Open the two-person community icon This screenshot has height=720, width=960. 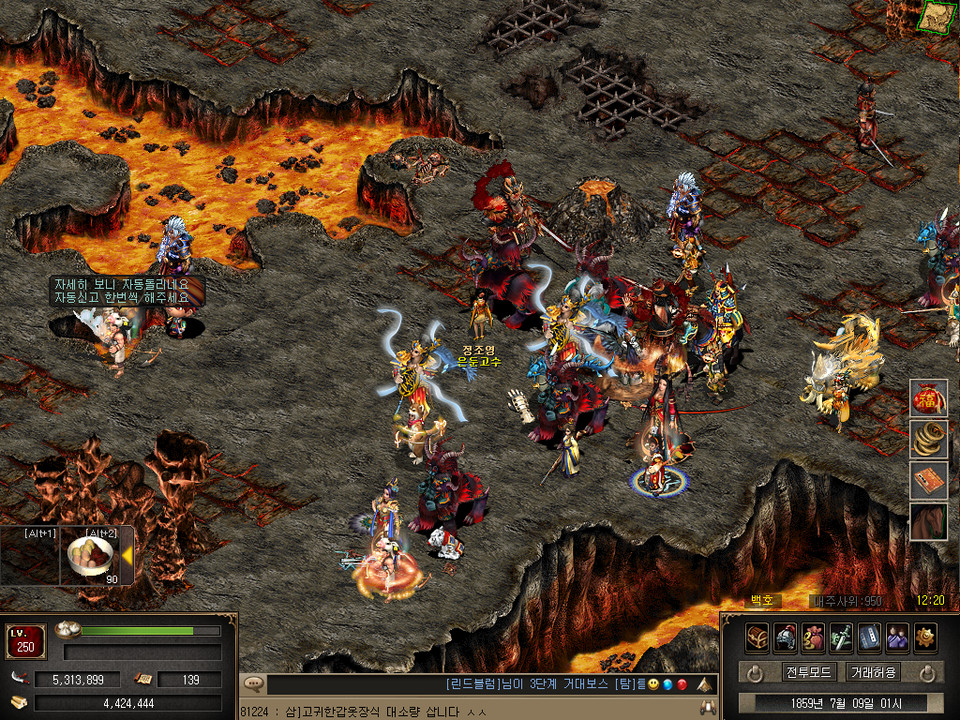(897, 637)
